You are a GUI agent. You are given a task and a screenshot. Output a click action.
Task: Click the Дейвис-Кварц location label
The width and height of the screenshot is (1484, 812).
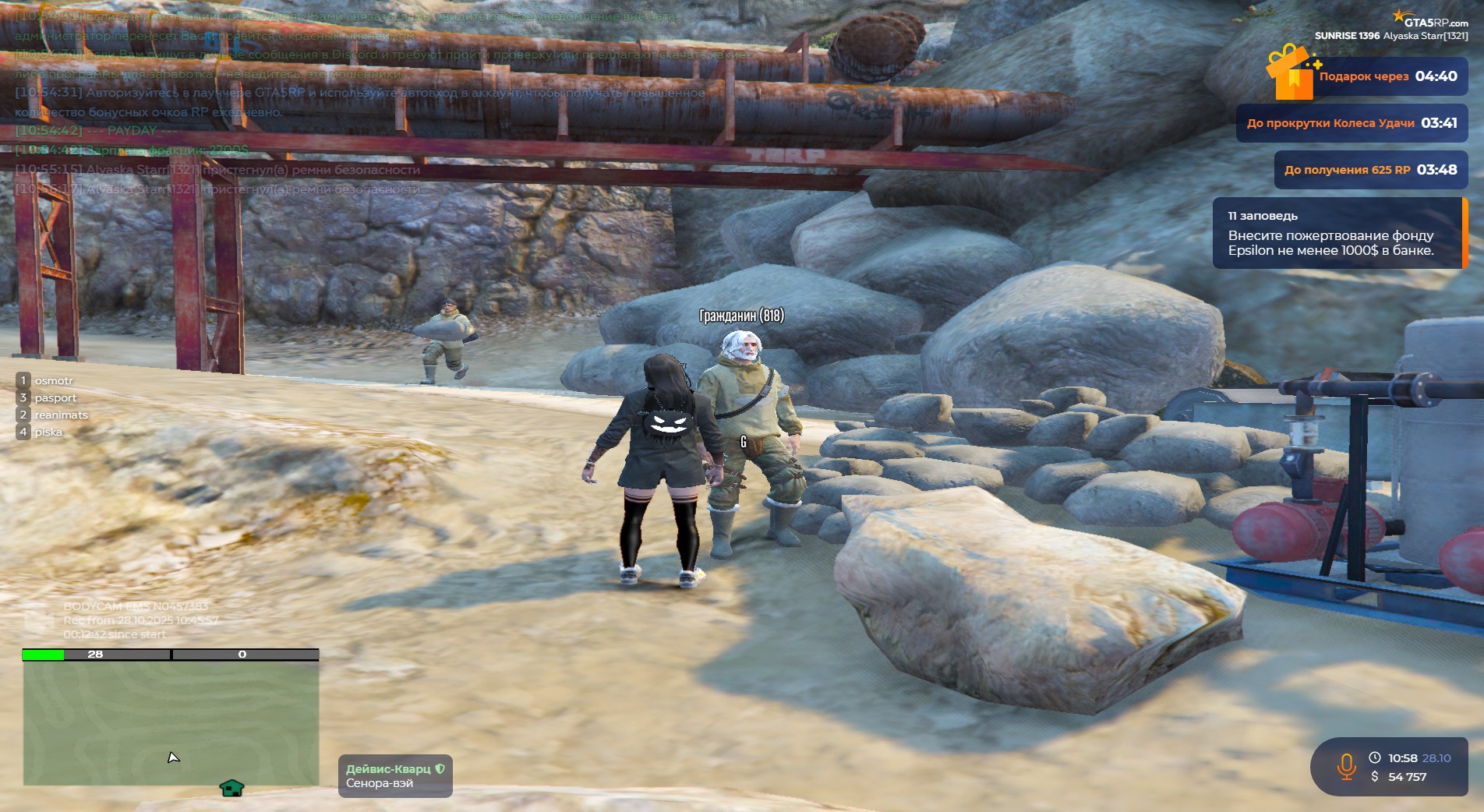395,776
